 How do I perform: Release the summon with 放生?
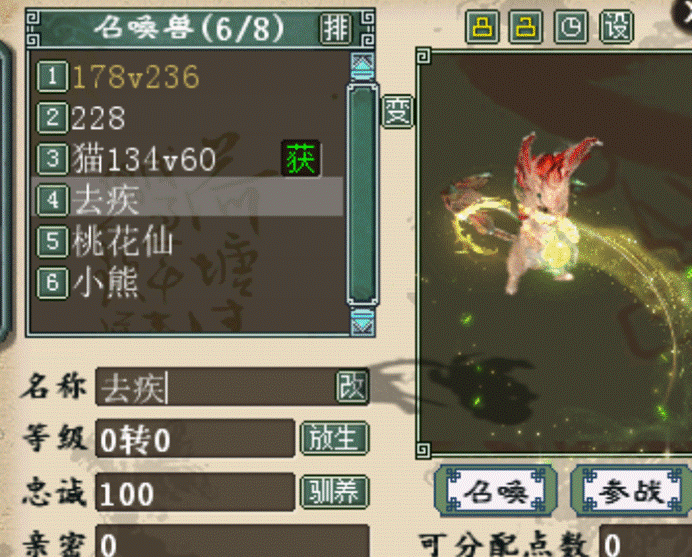pos(333,438)
